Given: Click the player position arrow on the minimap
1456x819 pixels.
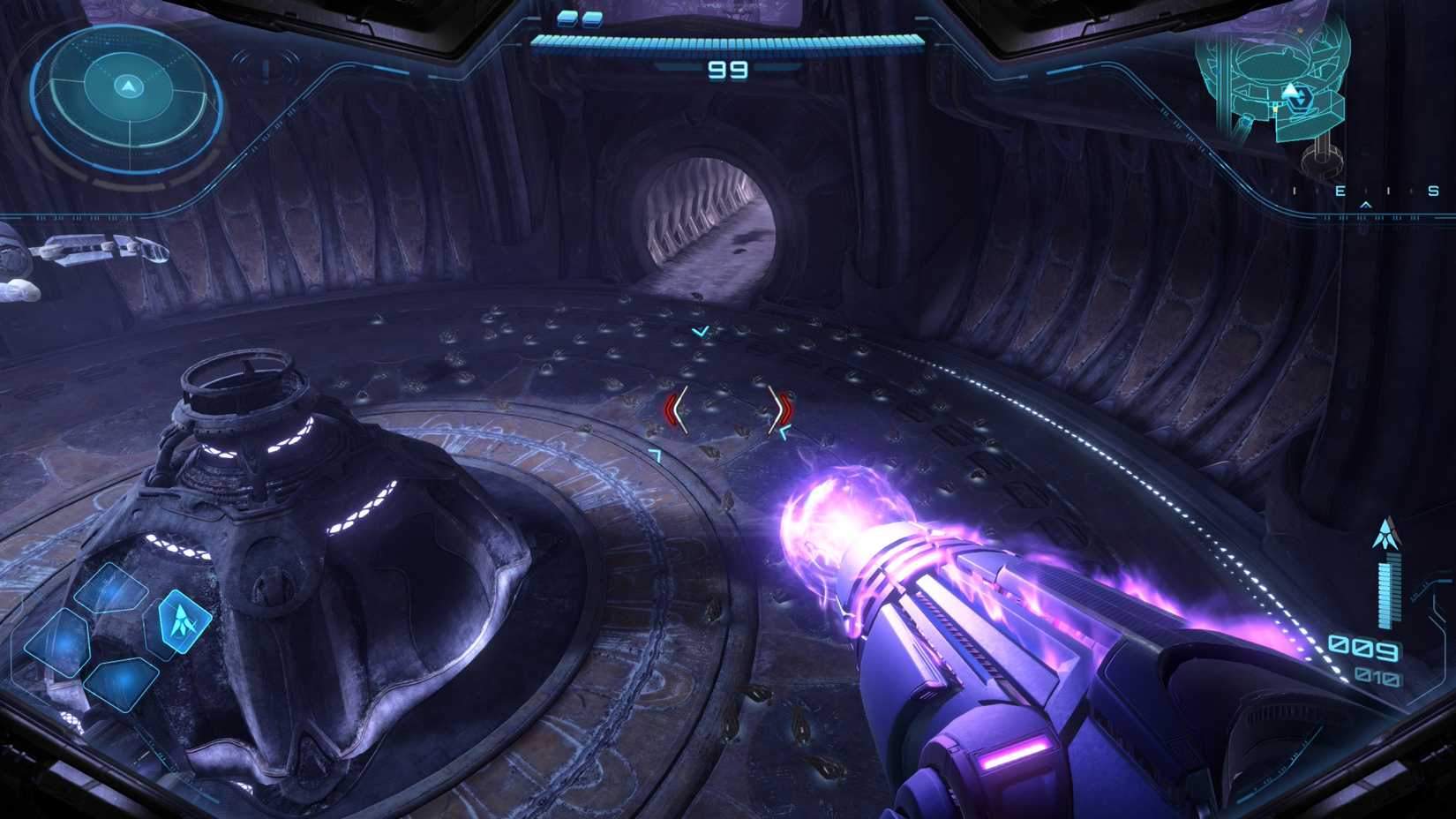Looking at the screenshot, I should coord(1288,89).
